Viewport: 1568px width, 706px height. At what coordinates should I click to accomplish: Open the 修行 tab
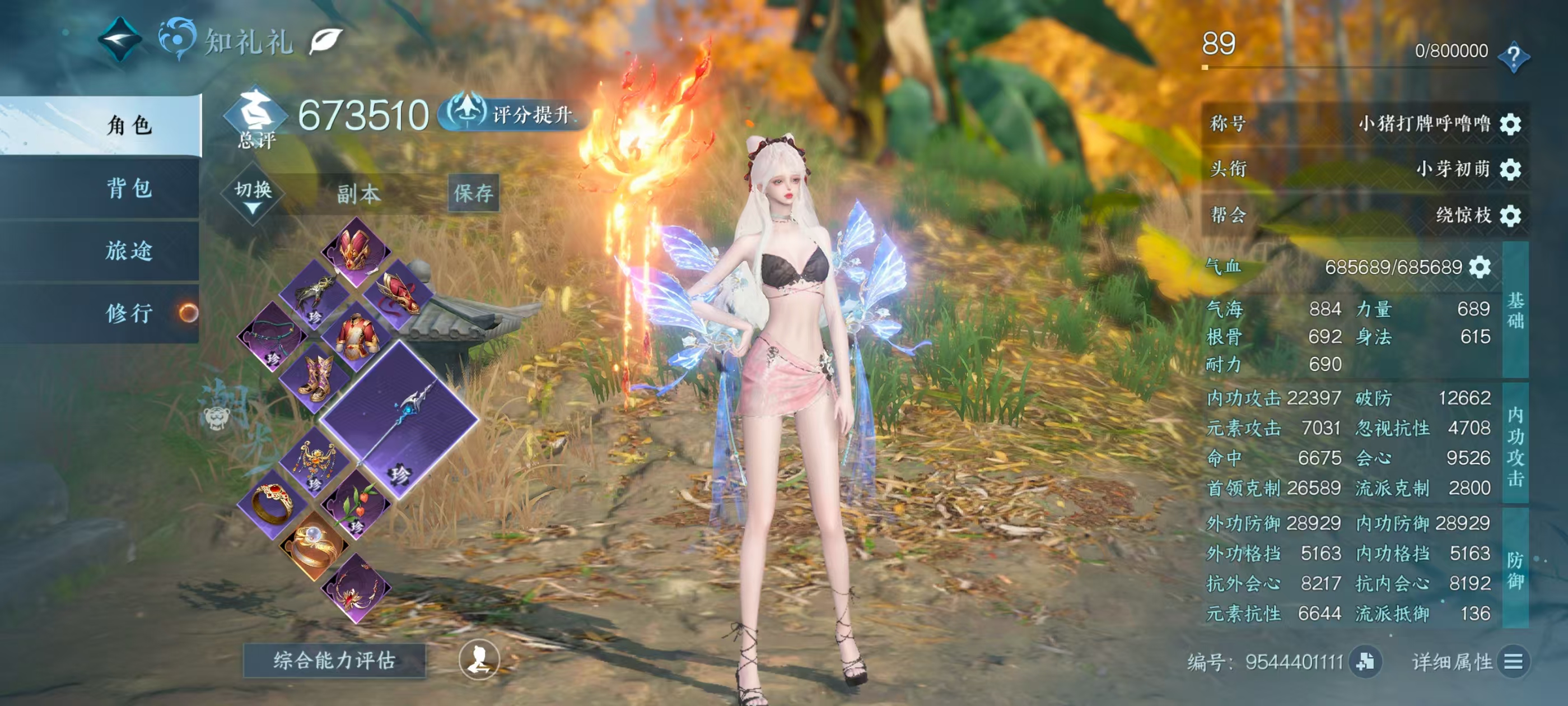[129, 313]
